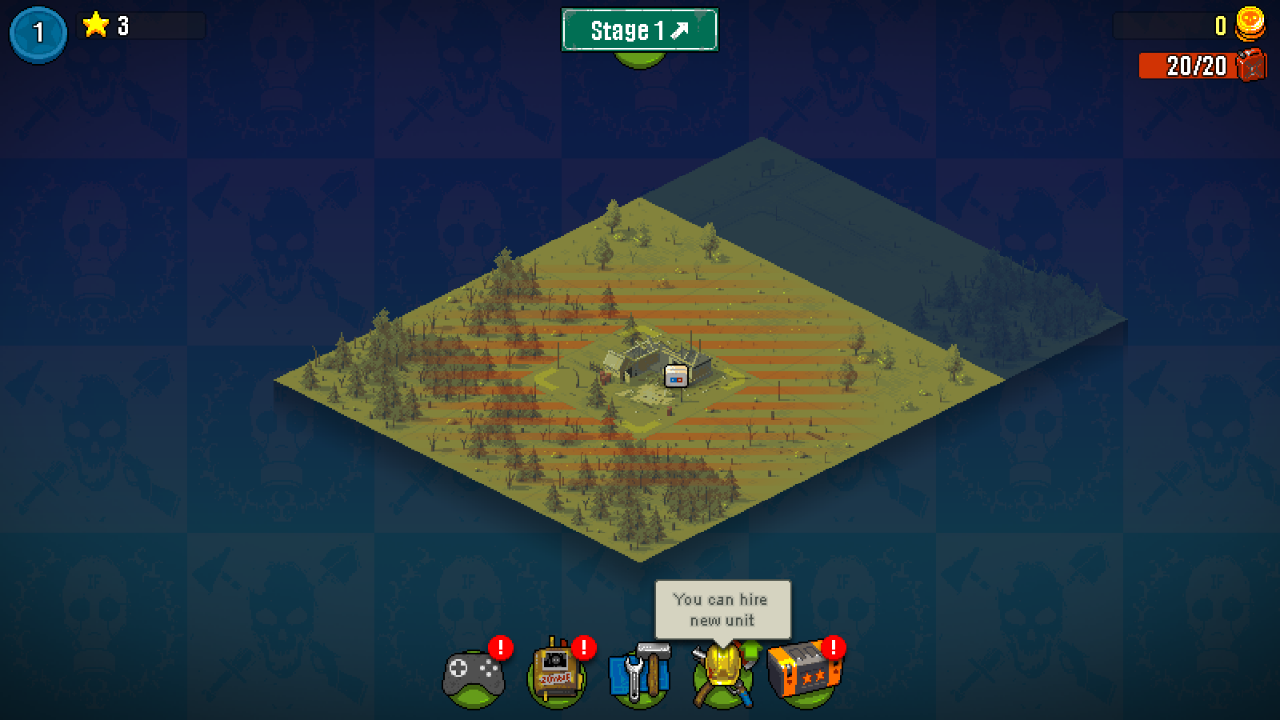
Task: Open the wrench and hammer upgrades
Action: [x=639, y=675]
